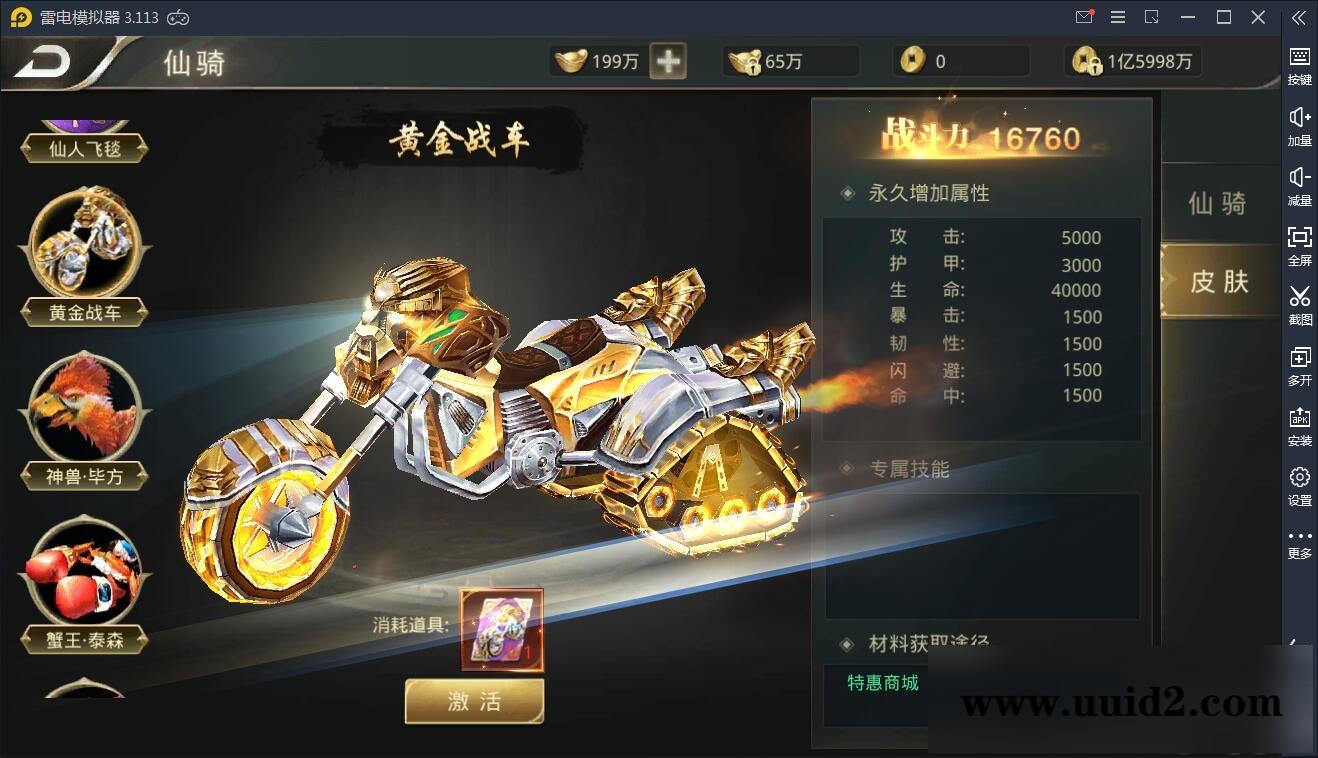Activate the mount with the 激活 button
Screen dimensions: 1318x758
474,701
